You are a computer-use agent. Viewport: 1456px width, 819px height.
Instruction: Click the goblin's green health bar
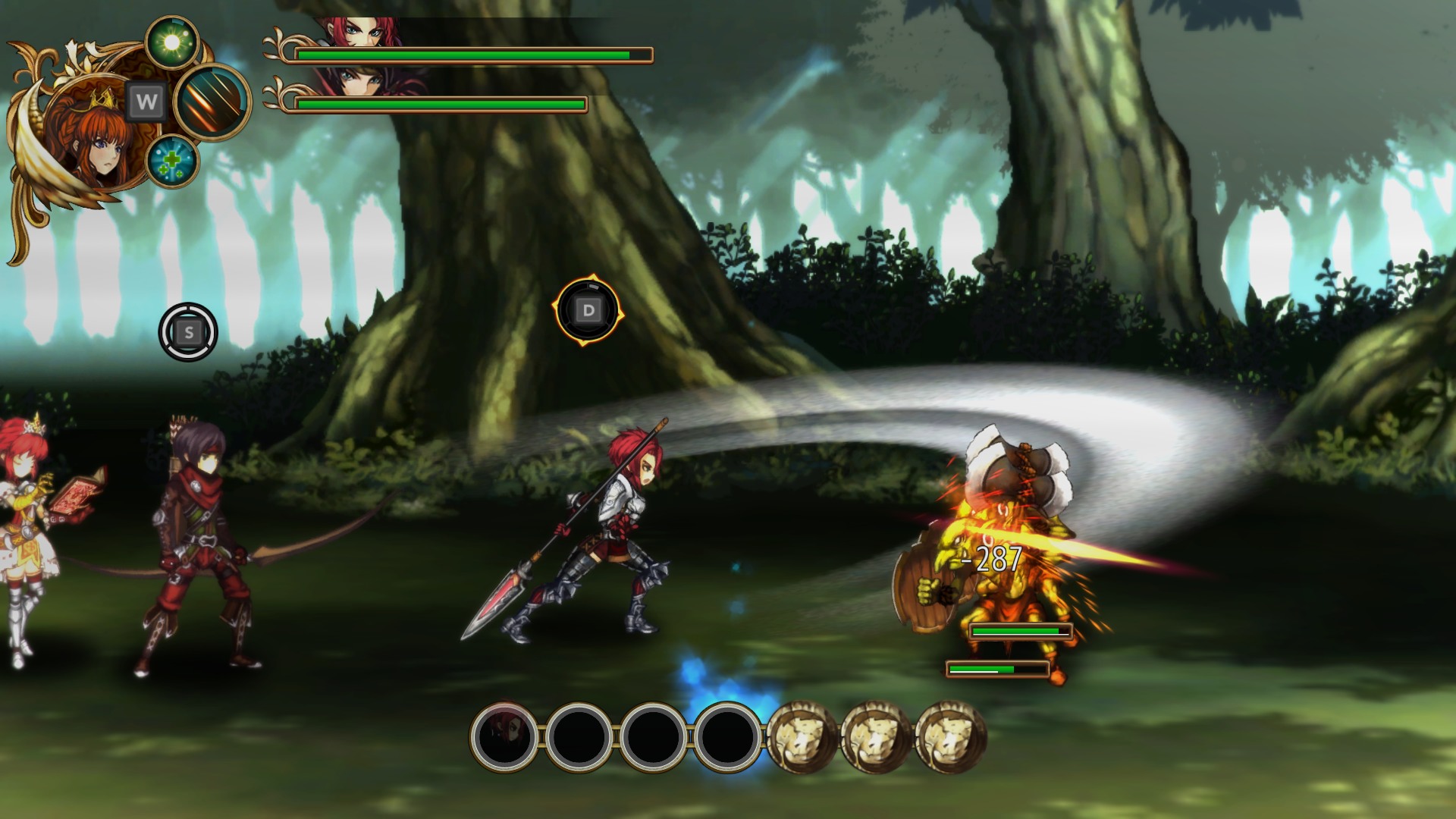tap(1020, 630)
